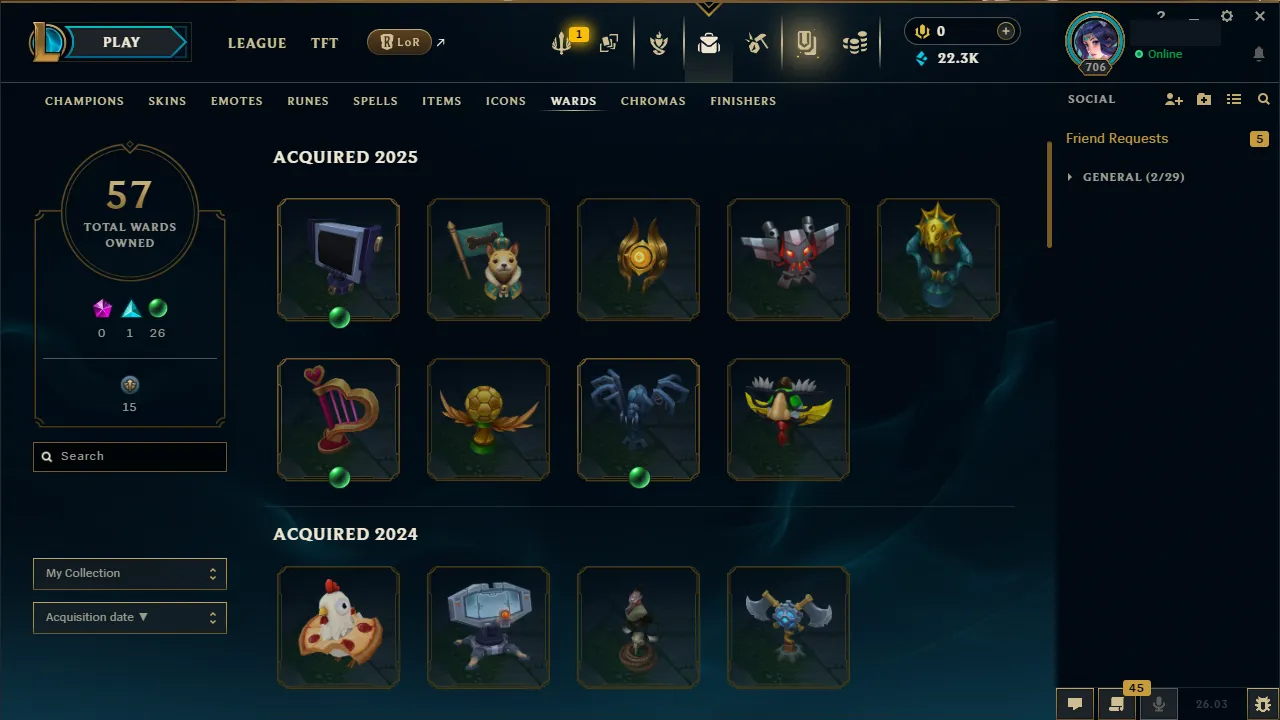Switch to the SKINS tab

tap(167, 100)
